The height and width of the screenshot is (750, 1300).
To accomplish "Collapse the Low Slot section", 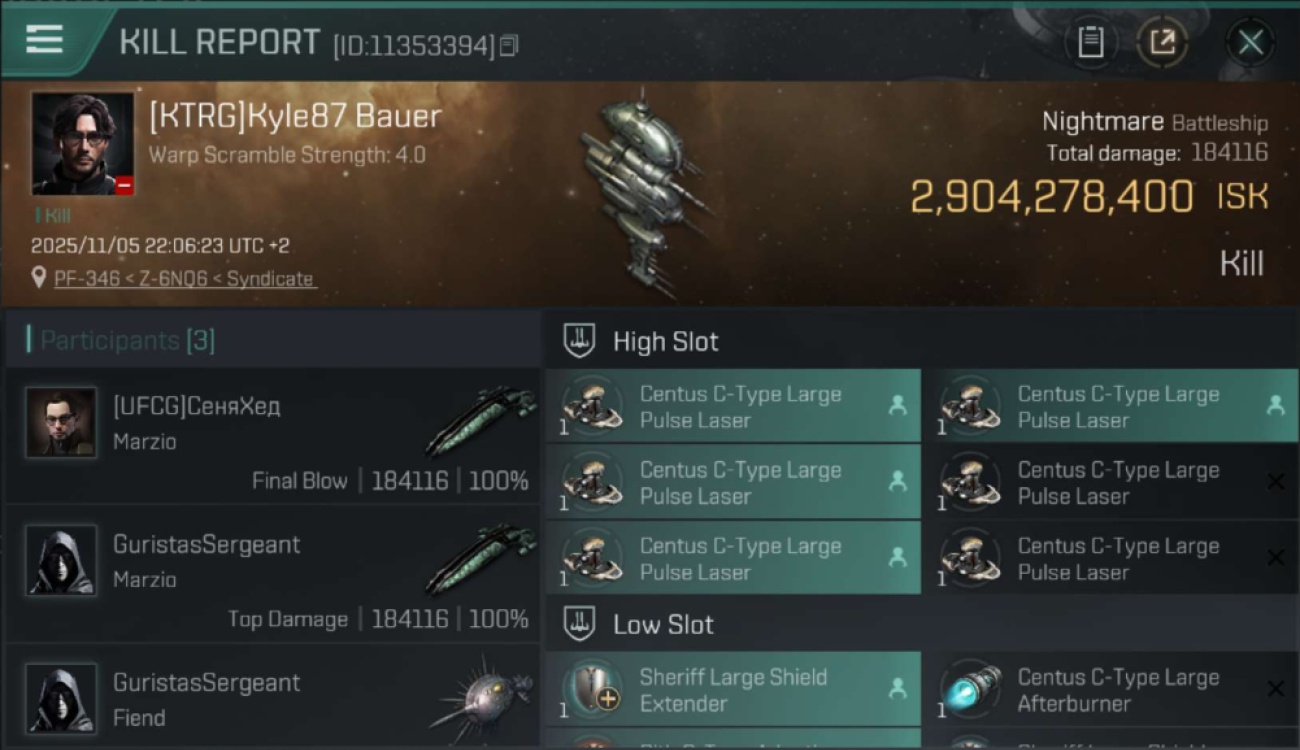I will pos(660,624).
